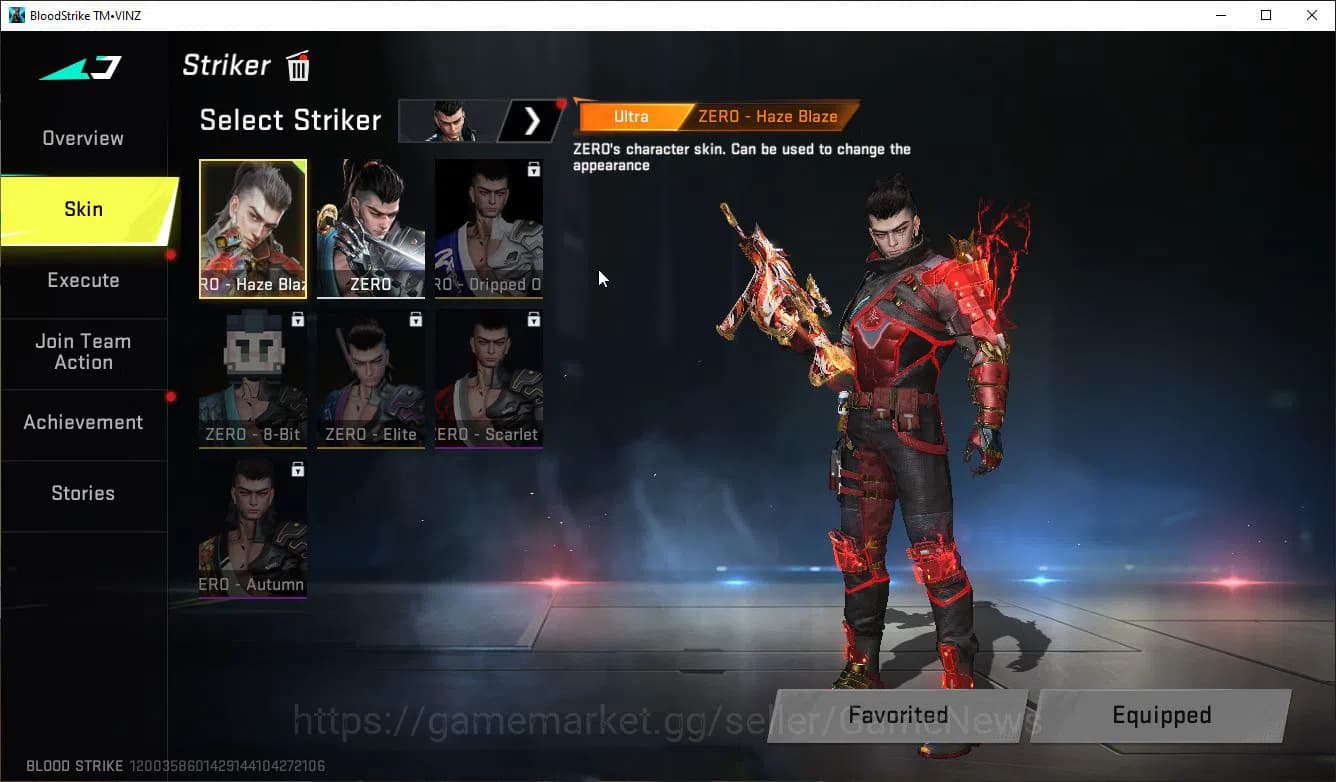Screen dimensions: 1336x782
Task: Toggle the Favorited filter
Action: [897, 715]
